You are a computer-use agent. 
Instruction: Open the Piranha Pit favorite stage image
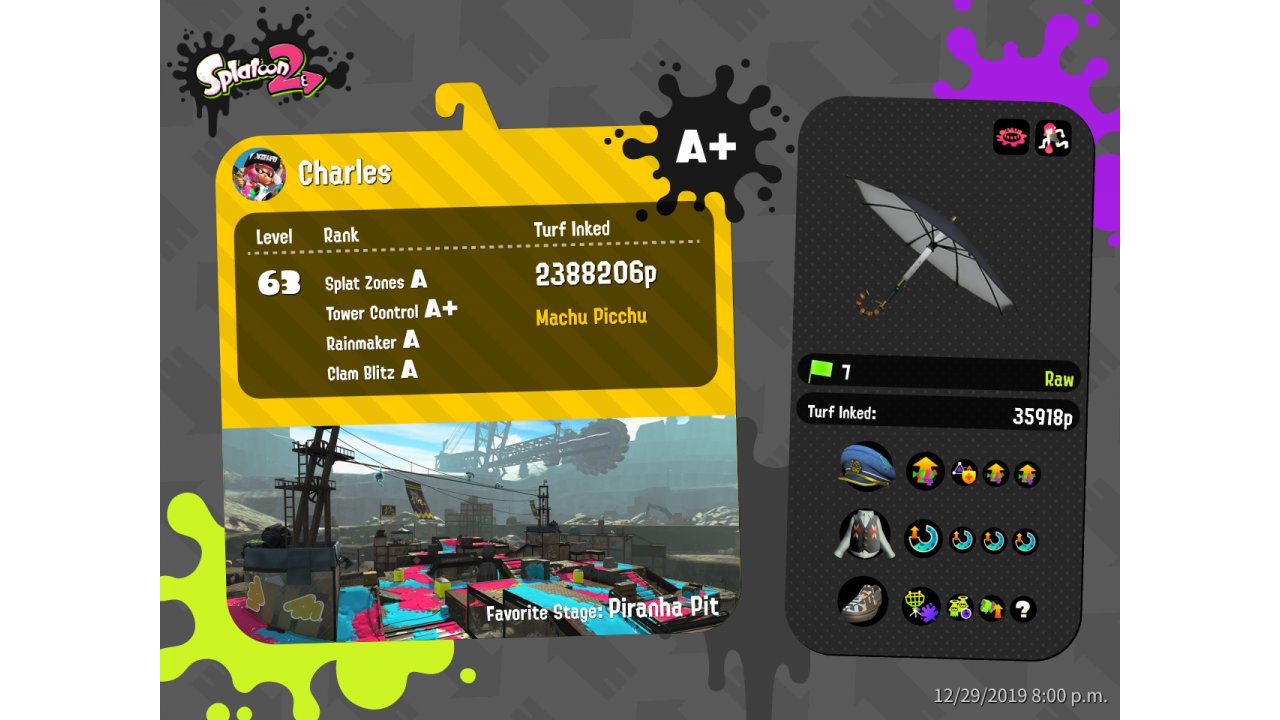click(x=482, y=530)
